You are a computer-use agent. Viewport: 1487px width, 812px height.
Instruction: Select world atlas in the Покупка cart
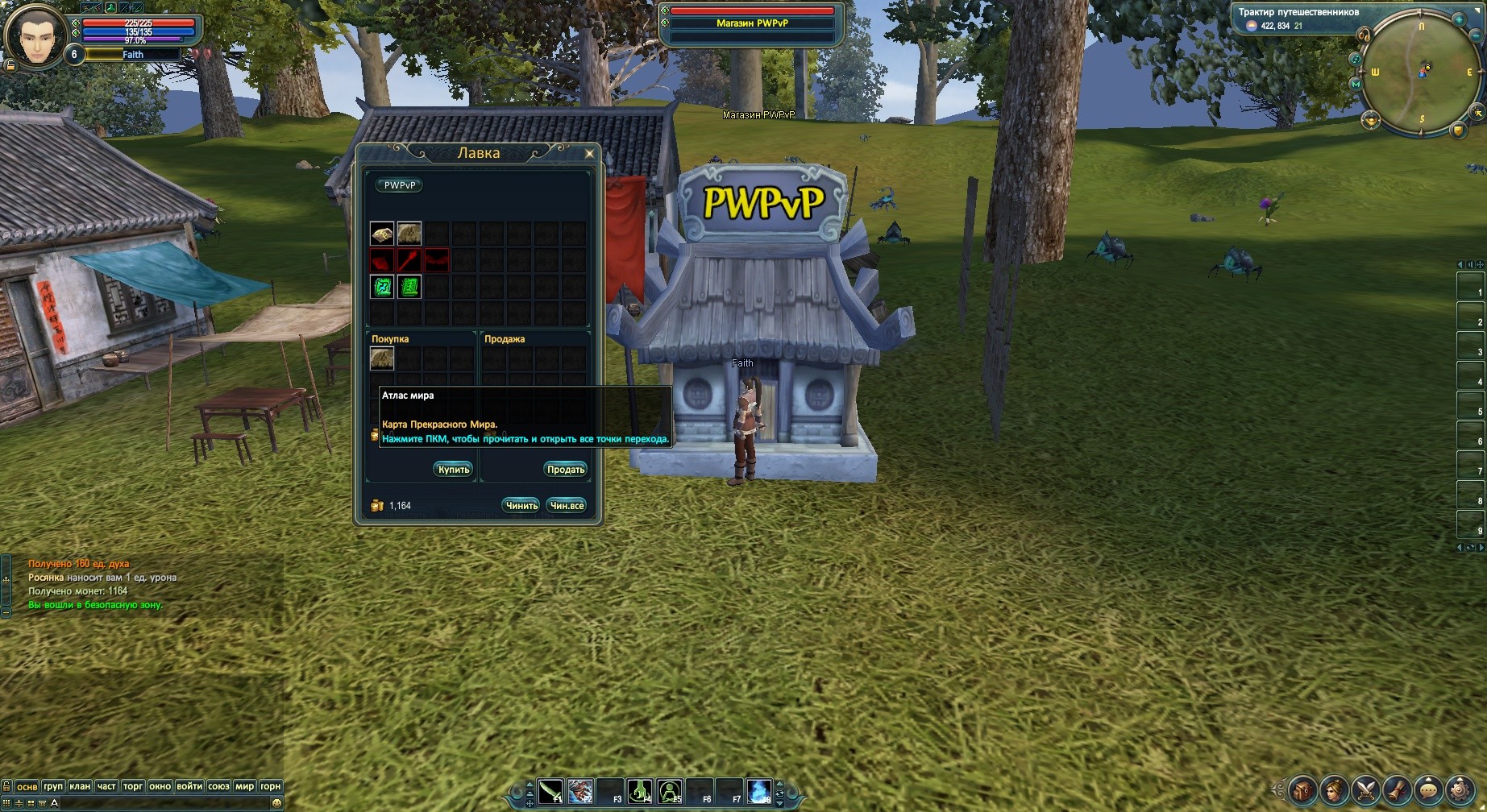382,358
